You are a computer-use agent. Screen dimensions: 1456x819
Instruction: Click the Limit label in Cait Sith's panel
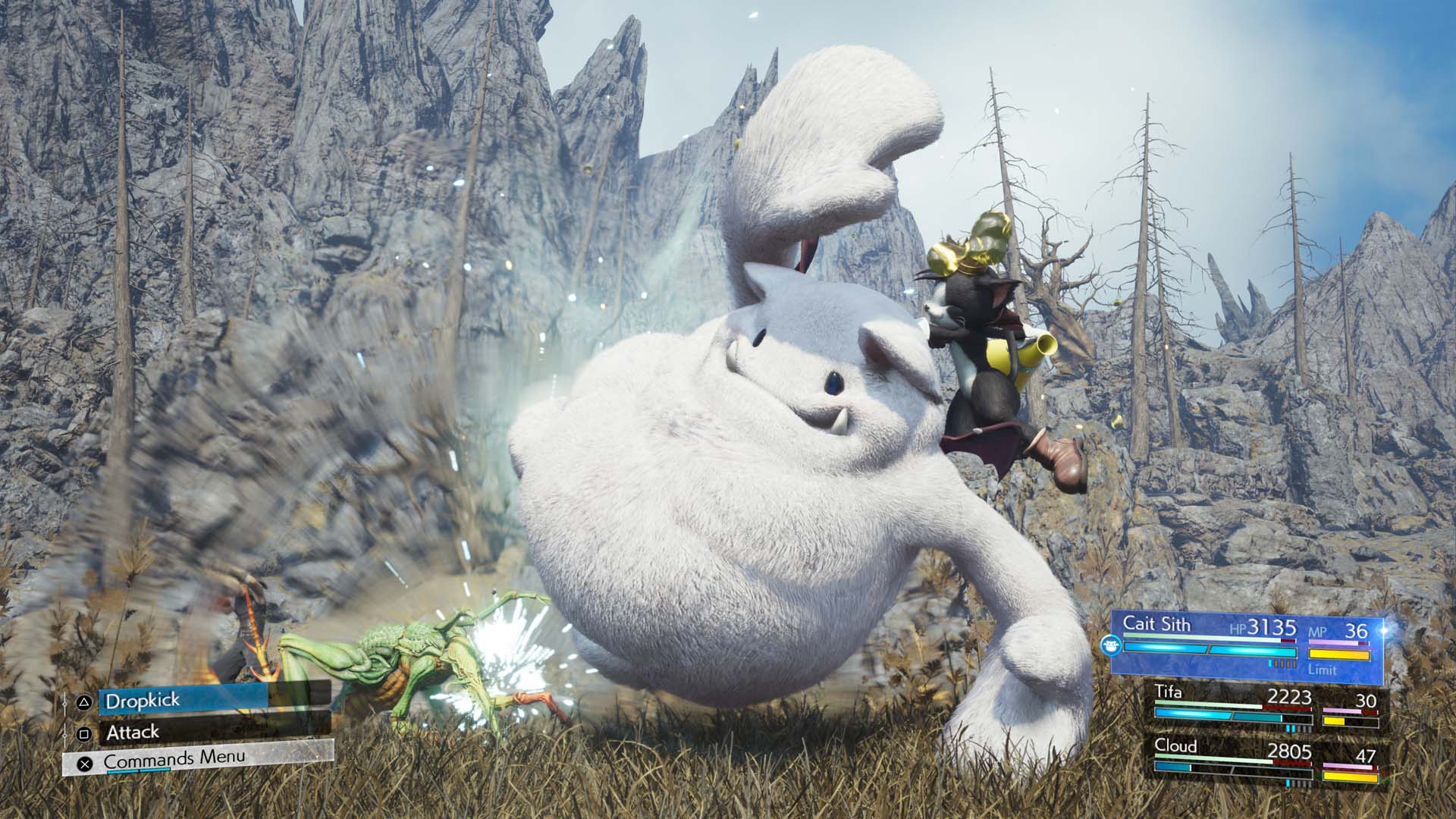(x=1323, y=670)
